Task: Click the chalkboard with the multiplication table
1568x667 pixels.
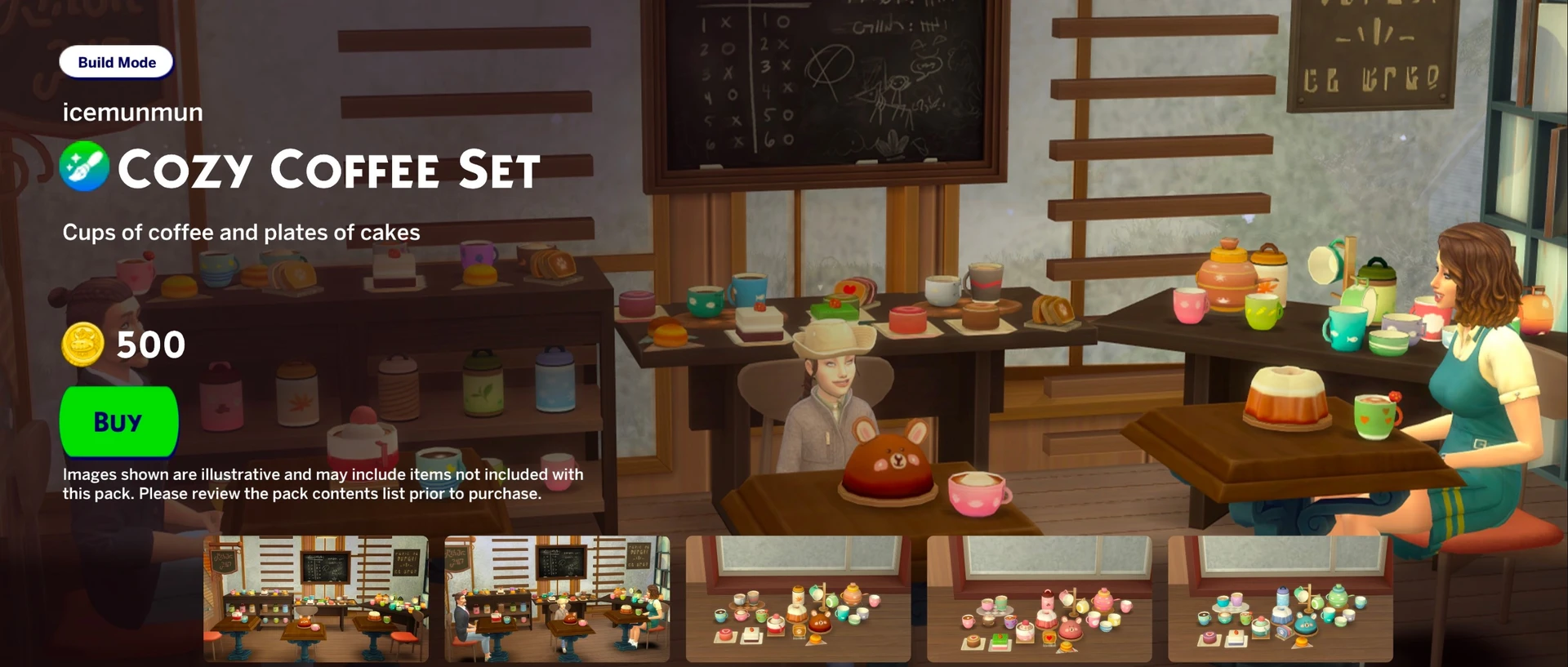Action: tap(825, 82)
